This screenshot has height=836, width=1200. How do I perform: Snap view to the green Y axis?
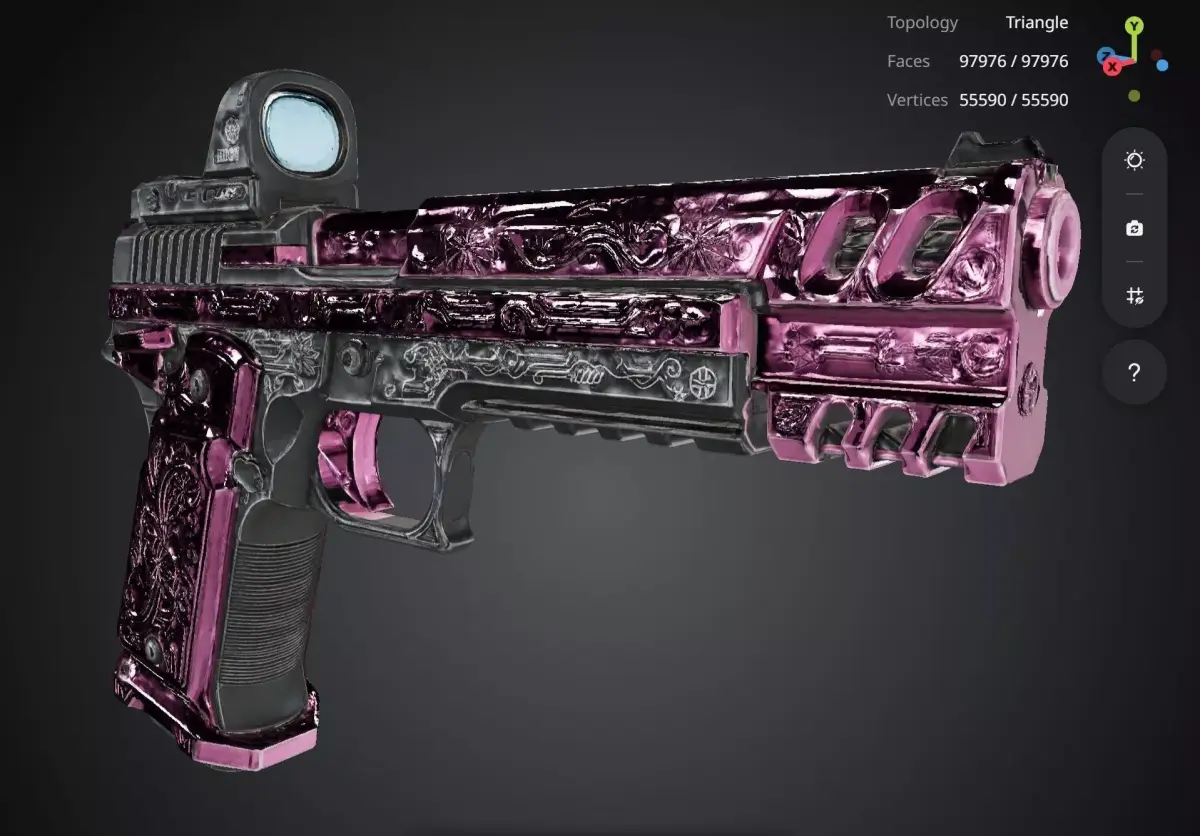(1133, 27)
